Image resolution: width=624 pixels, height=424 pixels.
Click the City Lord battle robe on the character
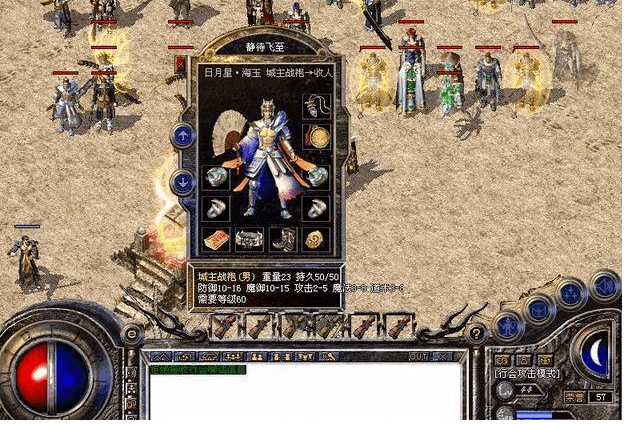(265, 160)
